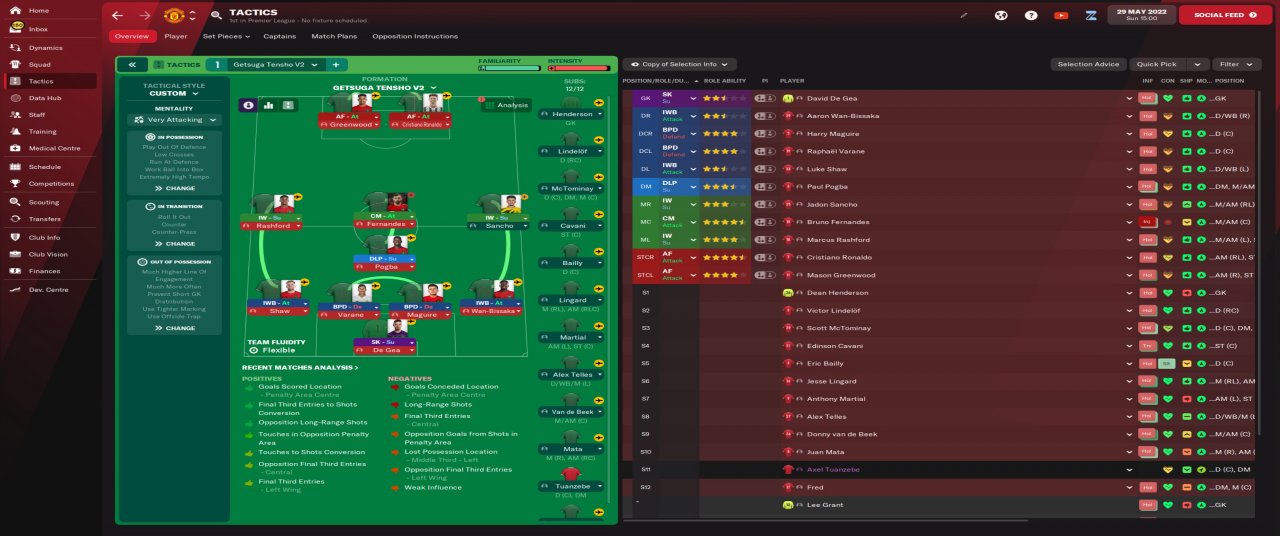Screen dimensions: 1280x536
Task: Switch to the Set Pieces tab
Action: coord(225,36)
